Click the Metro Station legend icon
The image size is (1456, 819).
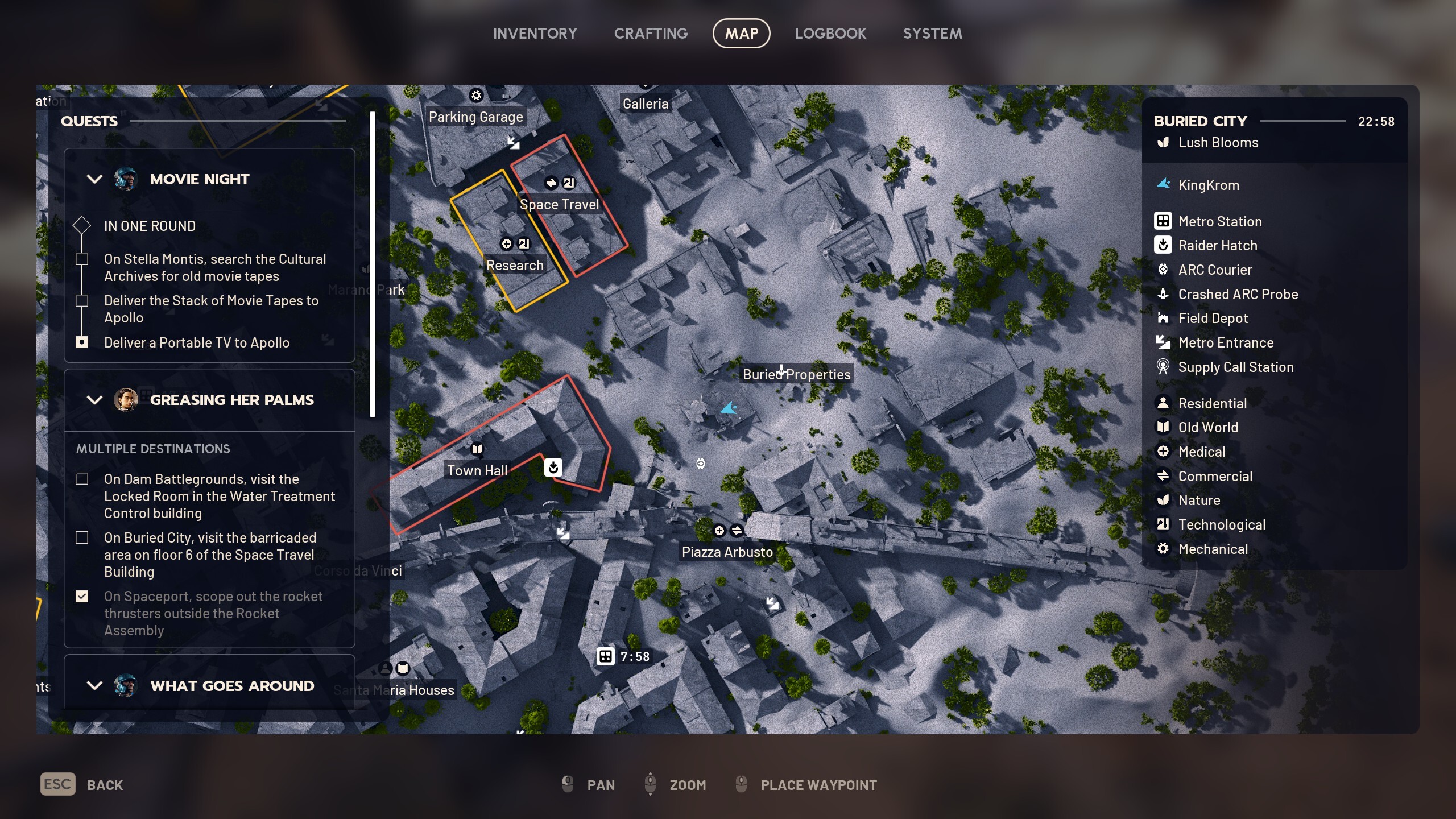1164,221
